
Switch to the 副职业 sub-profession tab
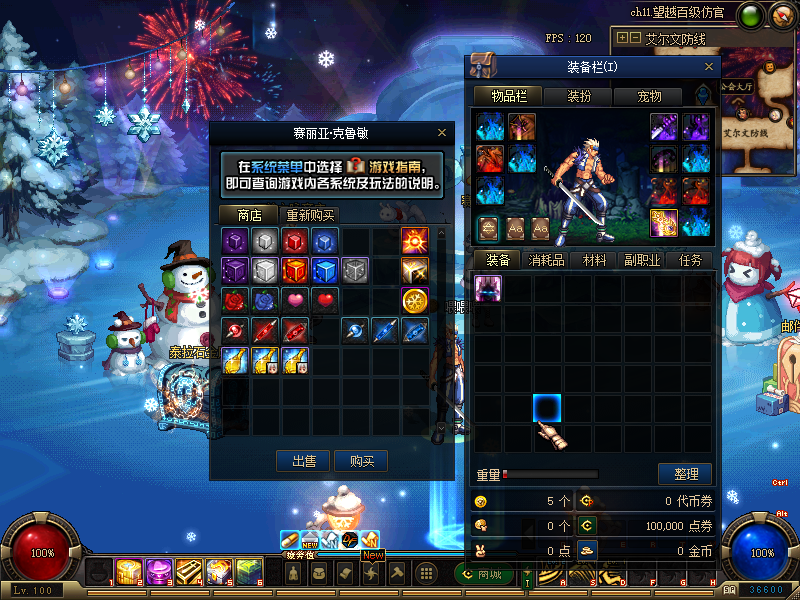point(643,259)
